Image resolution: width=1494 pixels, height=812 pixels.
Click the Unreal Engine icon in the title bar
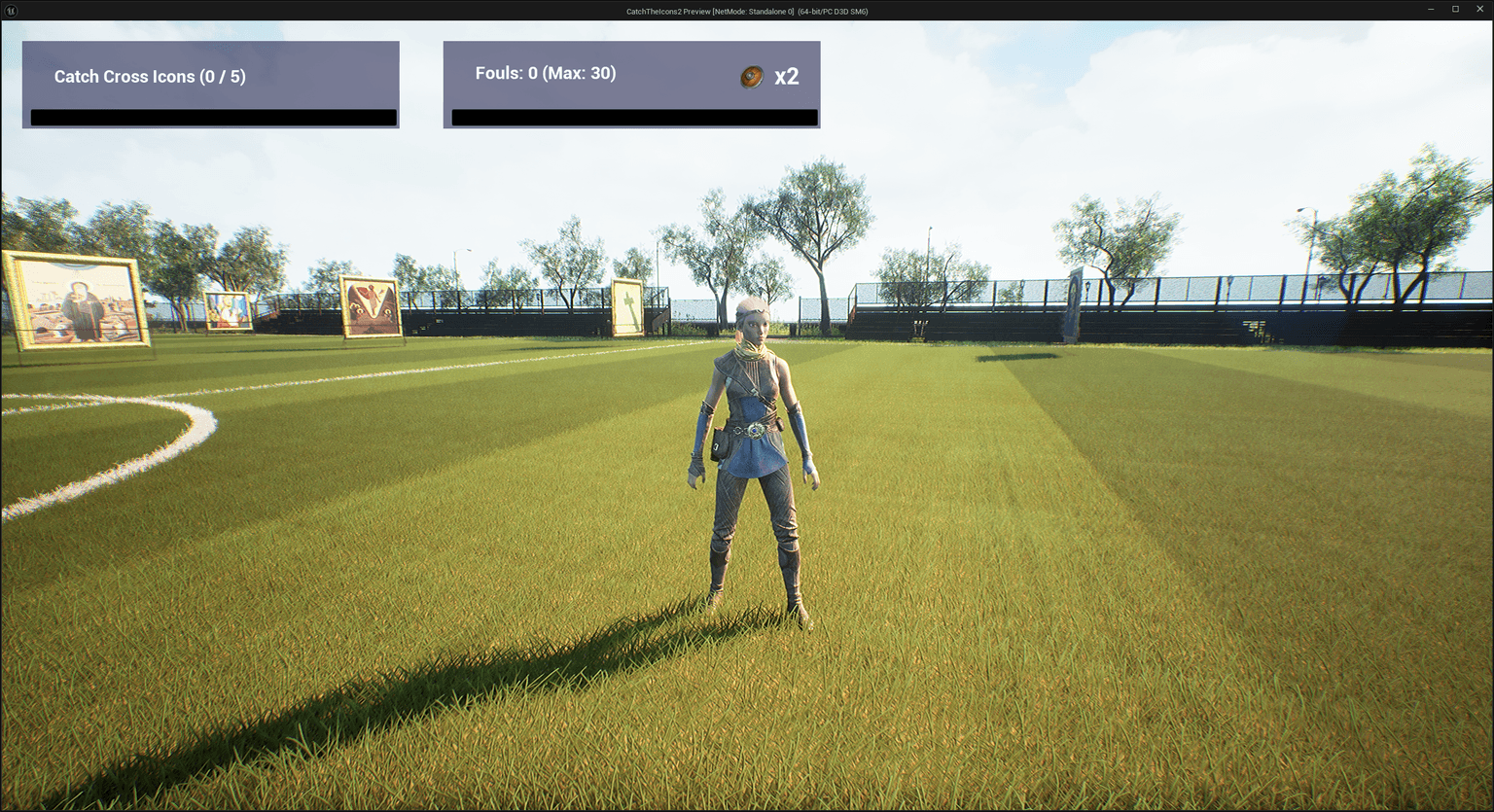coord(10,10)
